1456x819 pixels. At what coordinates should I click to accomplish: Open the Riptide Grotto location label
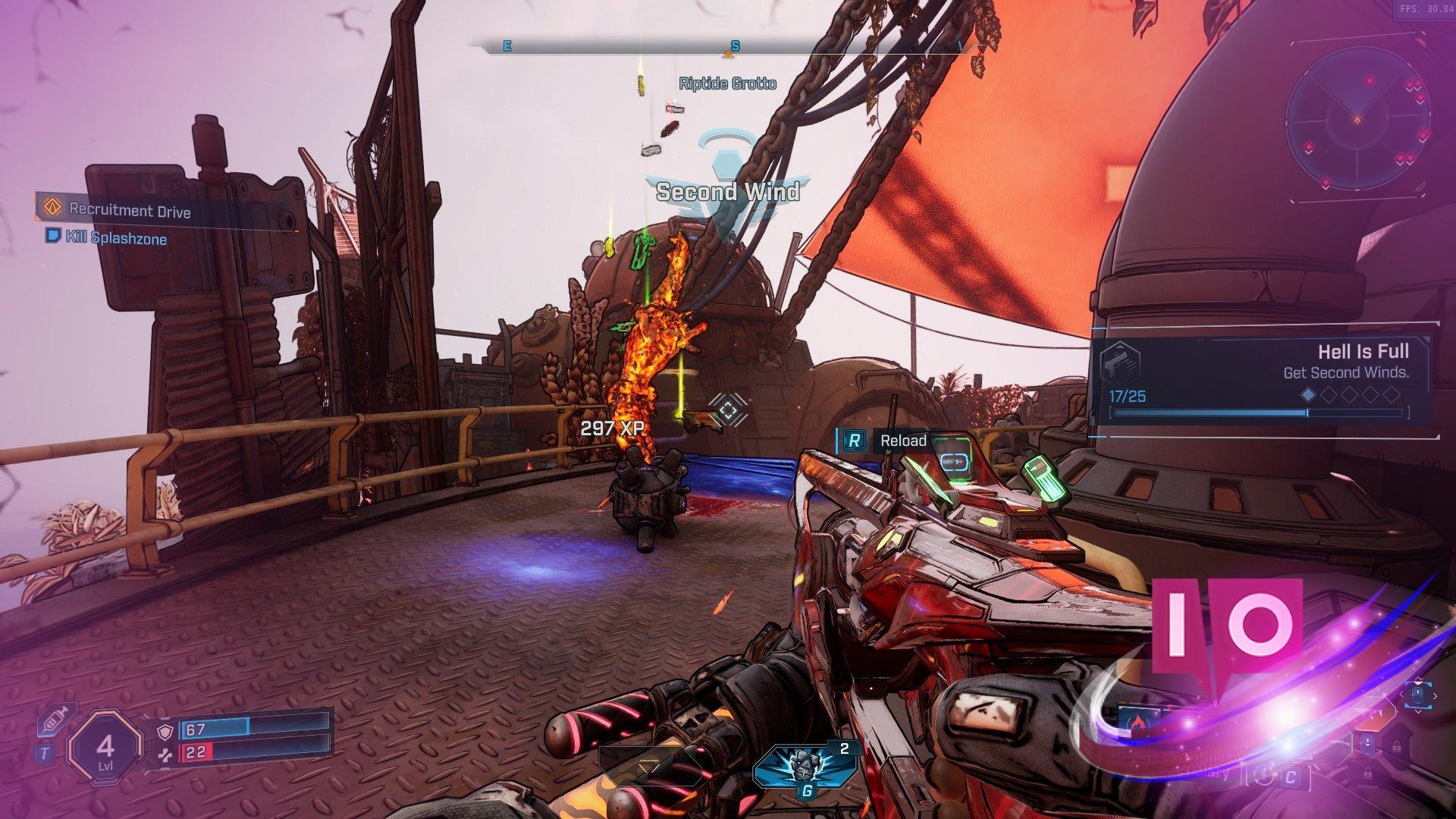pyautogui.click(x=726, y=85)
